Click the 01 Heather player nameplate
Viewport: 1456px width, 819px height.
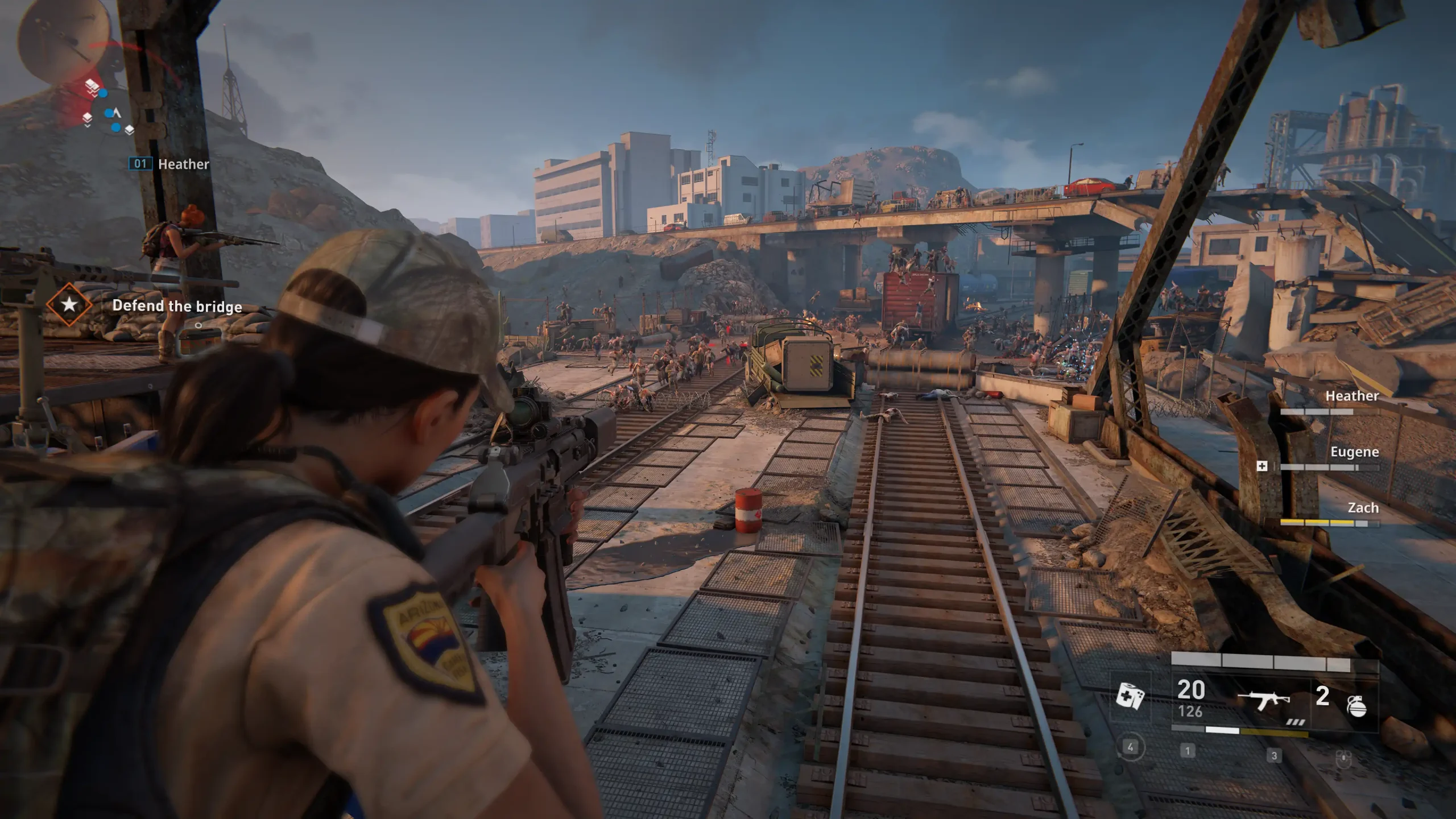coord(169,164)
